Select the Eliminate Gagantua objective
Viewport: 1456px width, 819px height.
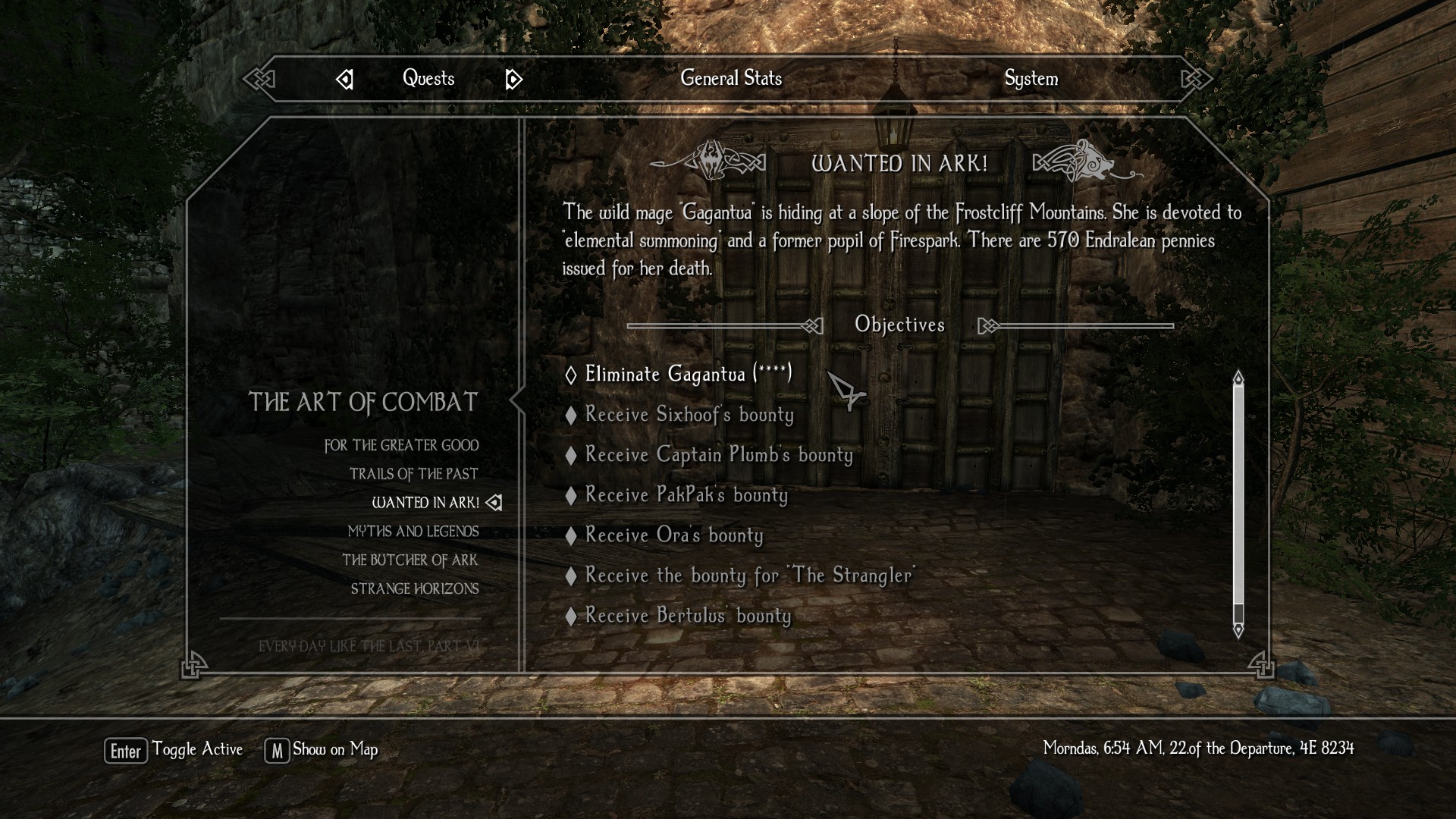coord(688,374)
